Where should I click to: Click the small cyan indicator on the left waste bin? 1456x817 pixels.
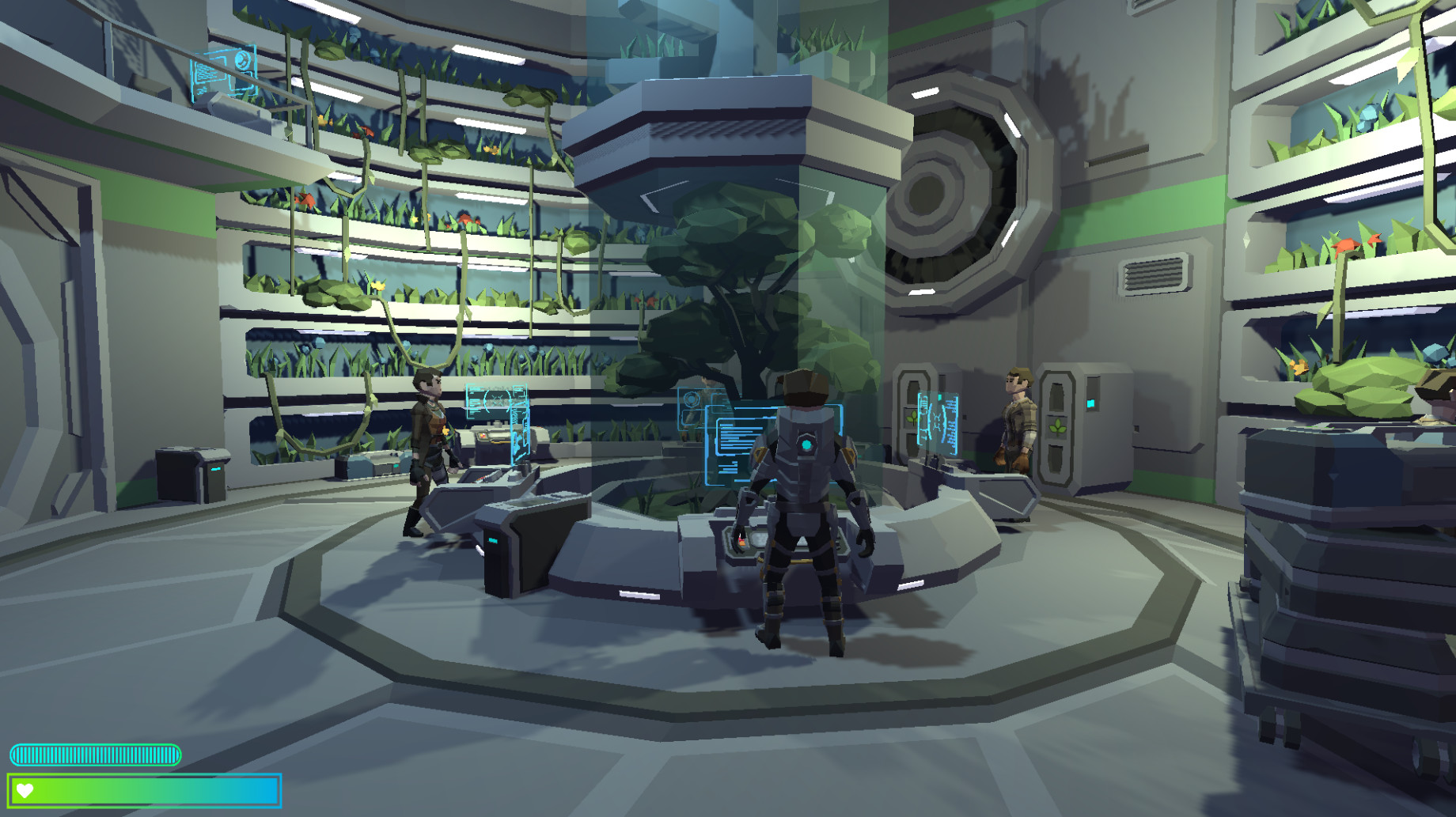[x=216, y=469]
